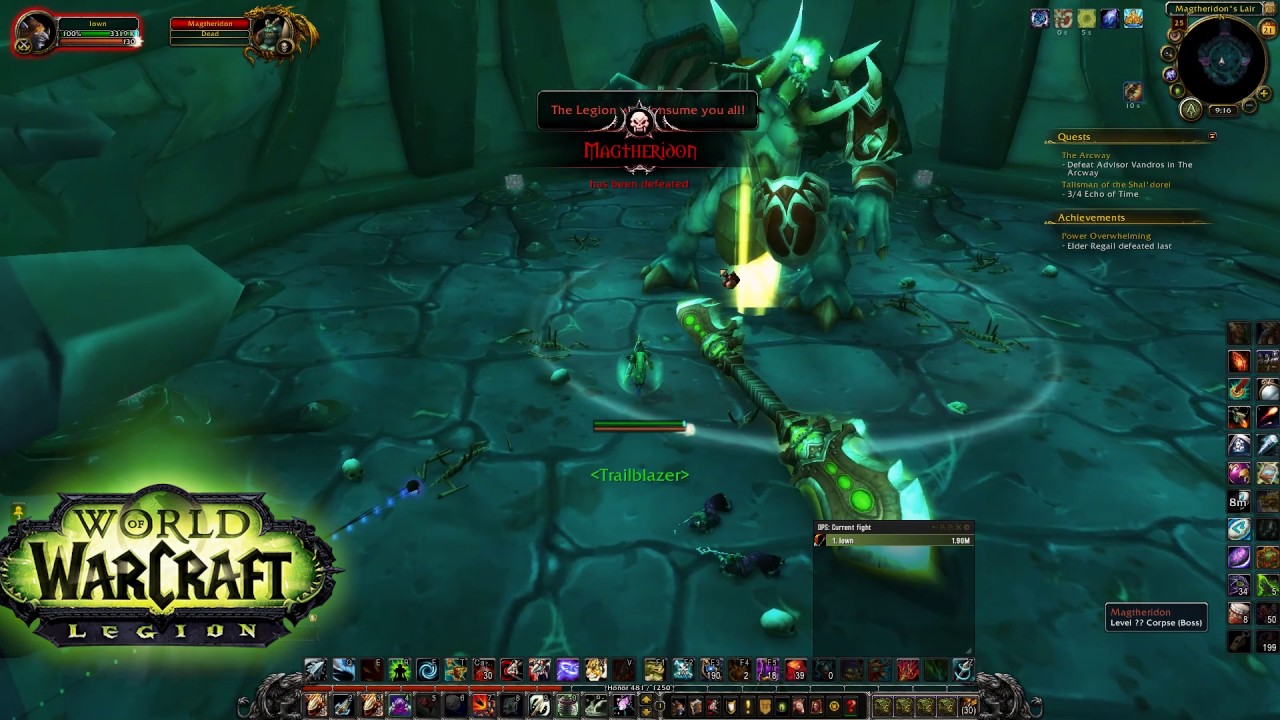Screen dimensions: 1280x720
Task: Open the red question mark help button
Action: click(851, 707)
